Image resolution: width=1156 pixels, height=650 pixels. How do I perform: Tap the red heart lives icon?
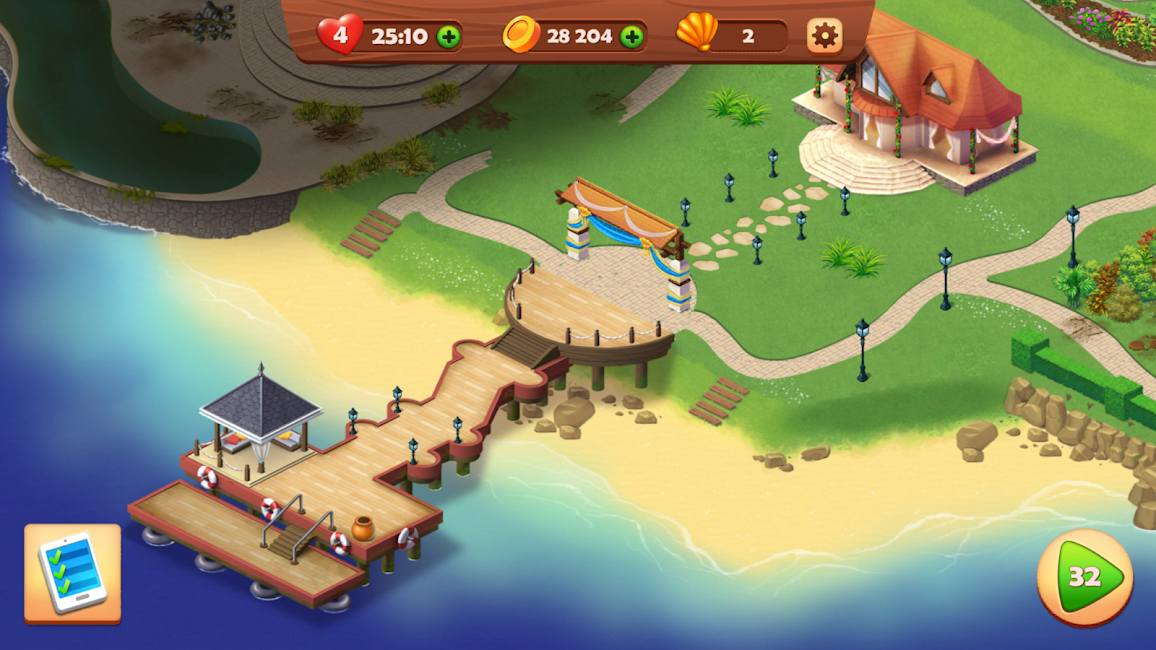tap(340, 35)
